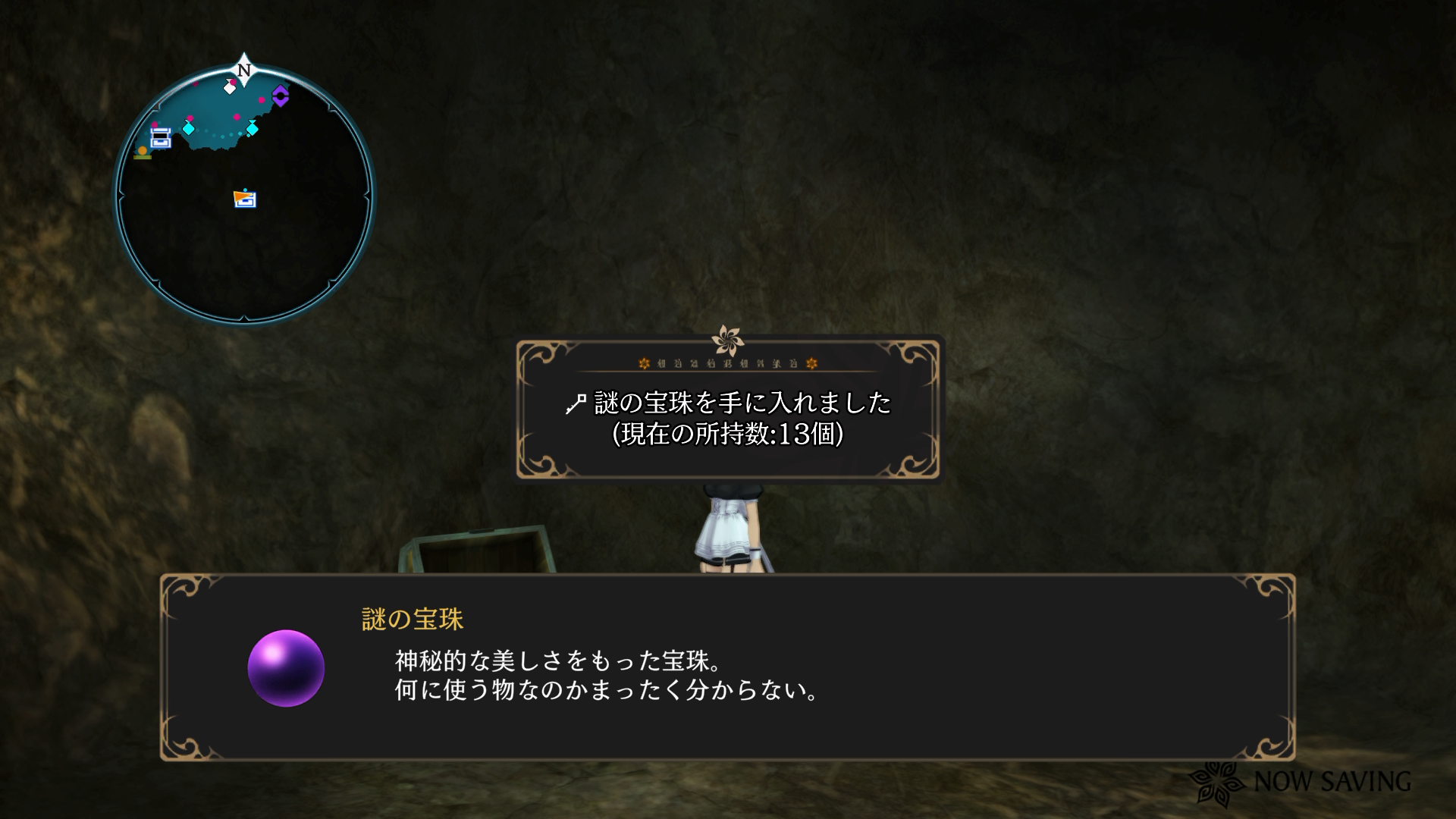The height and width of the screenshot is (819, 1456).
Task: Toggle the cyan diamond marker beside the enemy icon
Action: 252,128
